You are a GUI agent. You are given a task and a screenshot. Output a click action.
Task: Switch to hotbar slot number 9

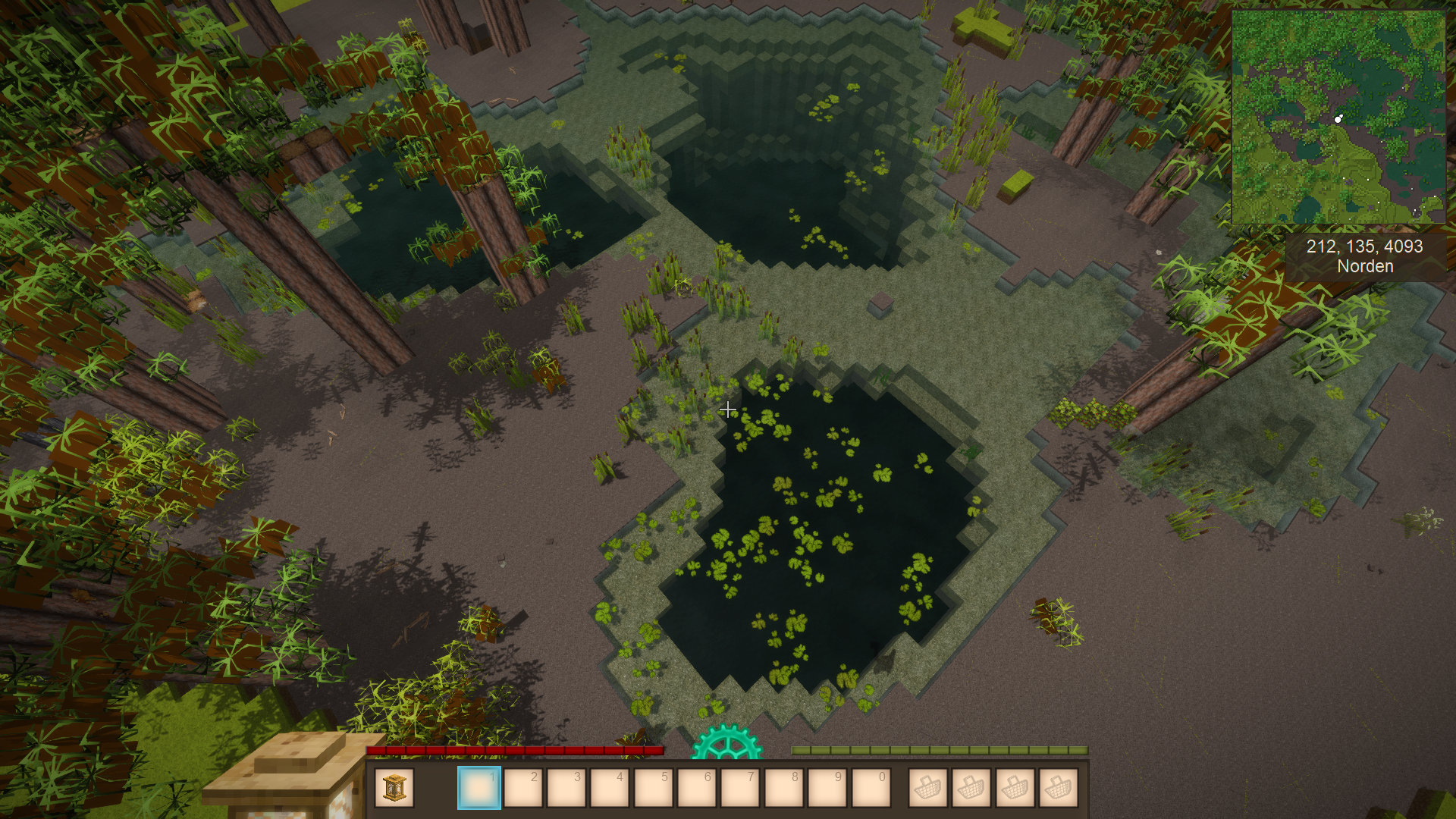tap(827, 788)
